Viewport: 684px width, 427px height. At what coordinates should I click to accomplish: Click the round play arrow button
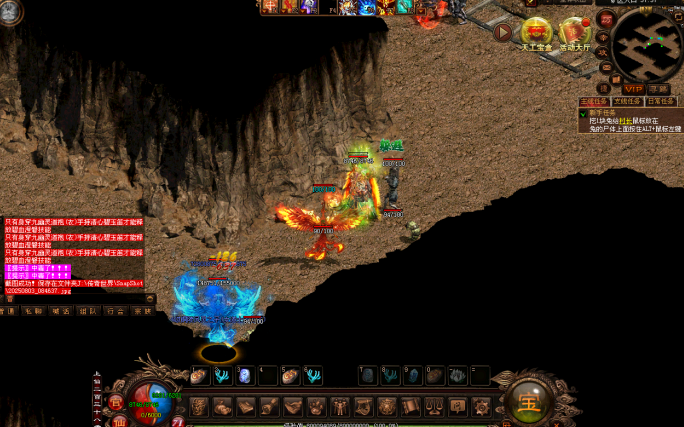pyautogui.click(x=503, y=32)
